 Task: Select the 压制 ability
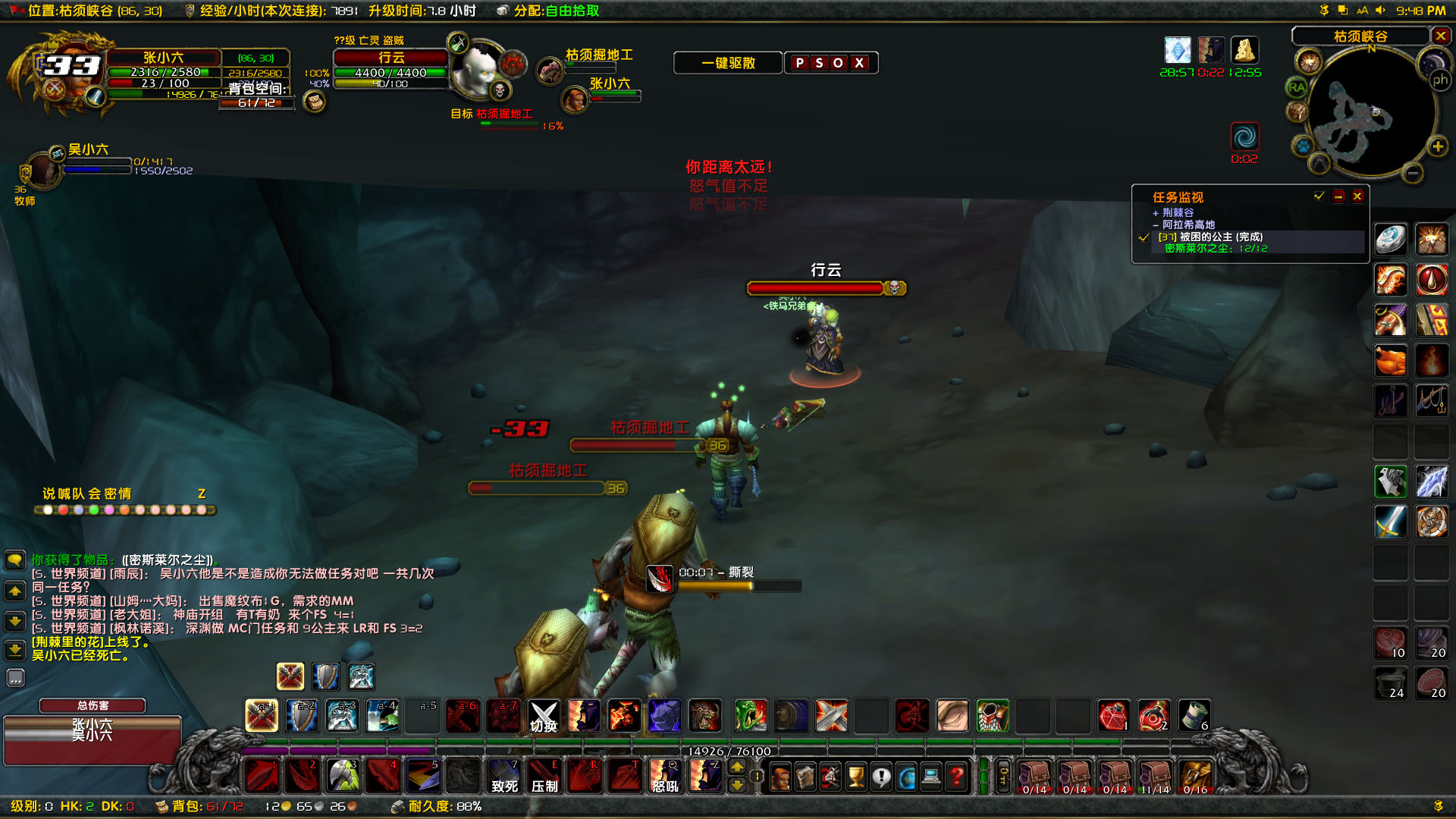[x=544, y=775]
